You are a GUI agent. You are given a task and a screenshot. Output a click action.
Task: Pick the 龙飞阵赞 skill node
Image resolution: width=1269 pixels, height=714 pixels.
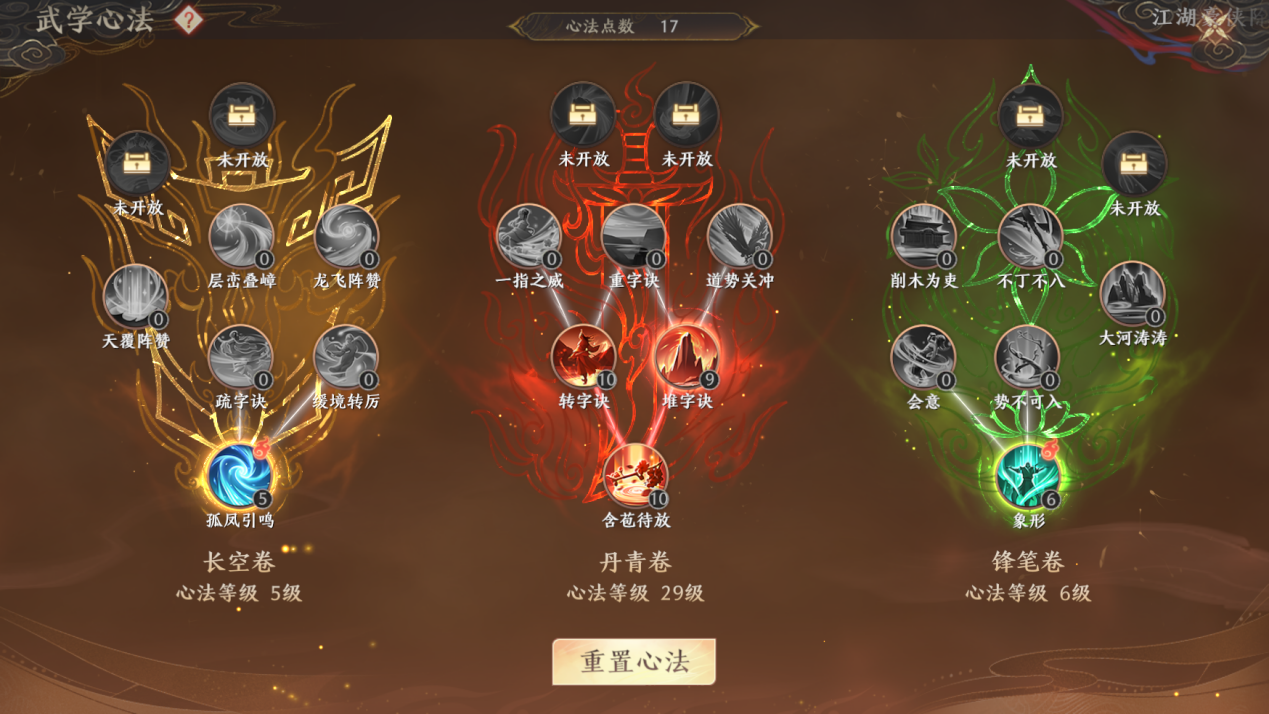click(346, 237)
